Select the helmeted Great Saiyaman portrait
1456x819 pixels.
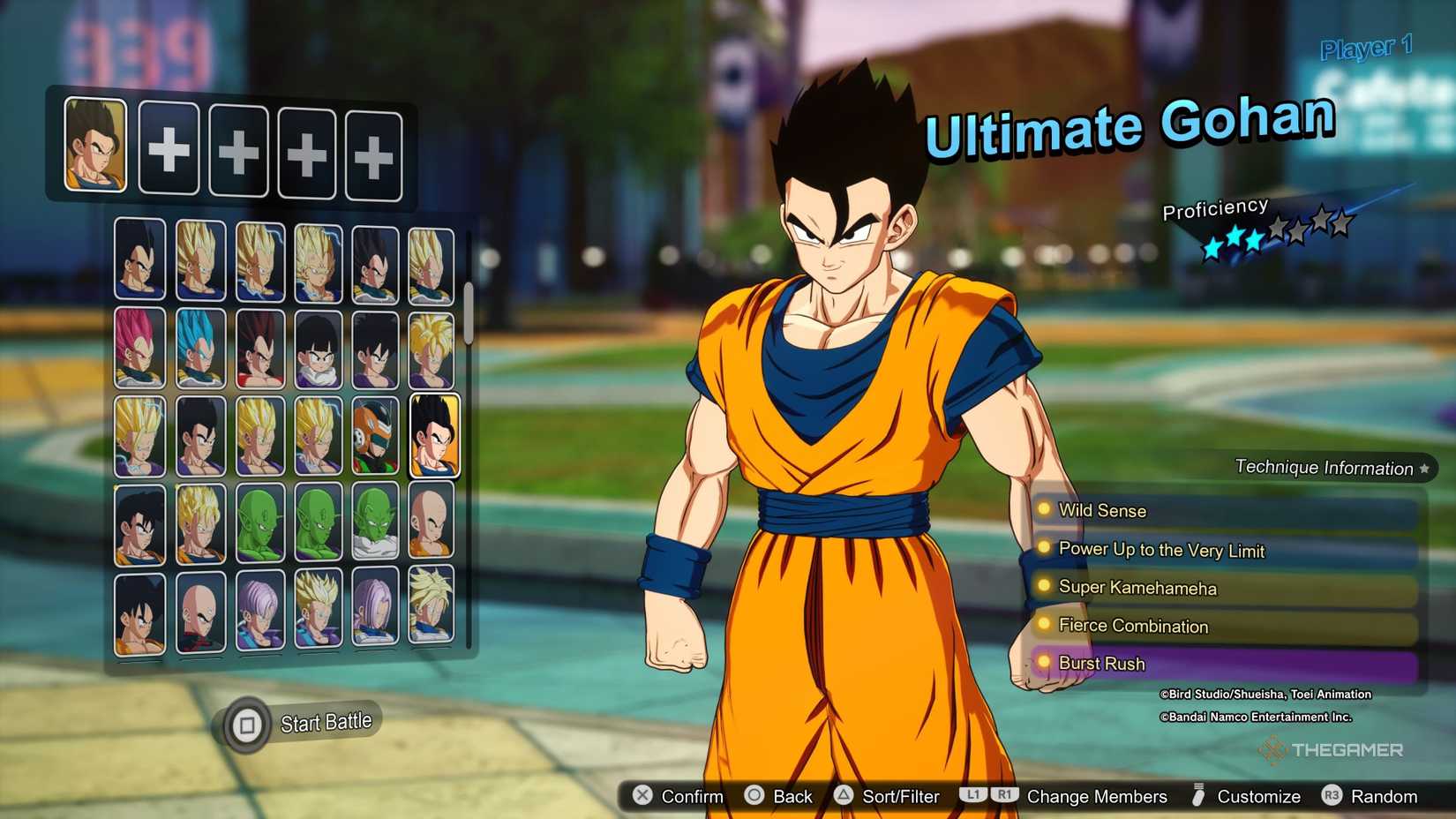375,436
